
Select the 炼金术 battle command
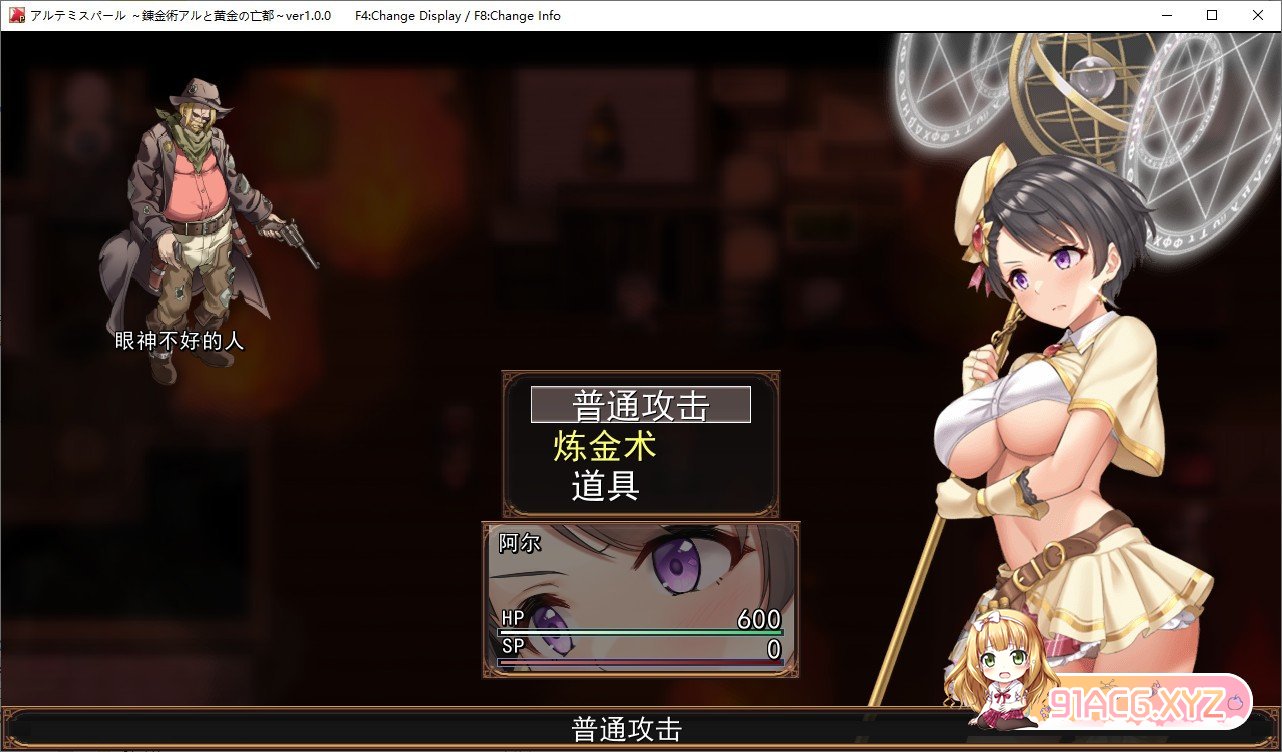(x=605, y=447)
